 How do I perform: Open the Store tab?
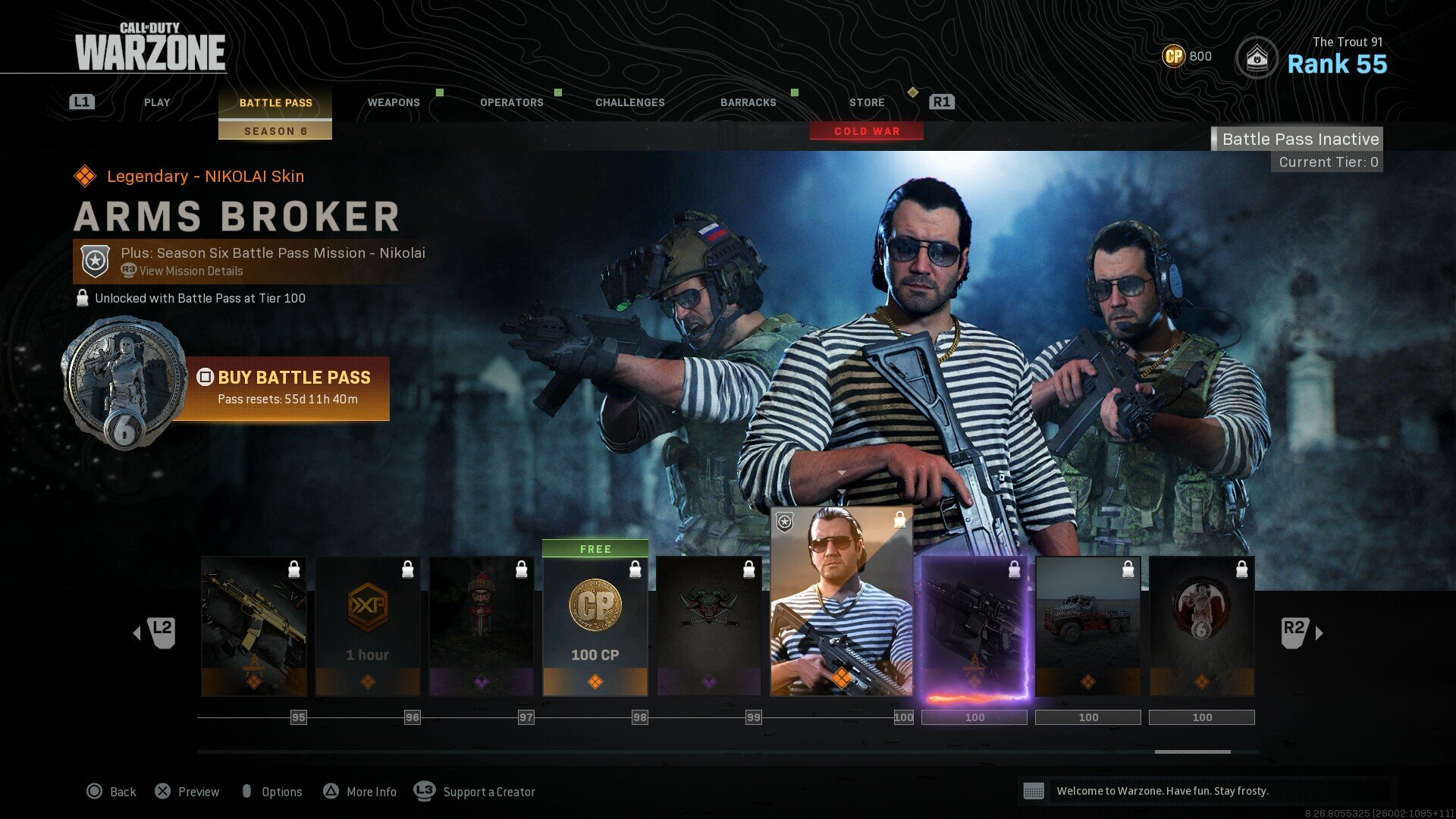click(867, 102)
